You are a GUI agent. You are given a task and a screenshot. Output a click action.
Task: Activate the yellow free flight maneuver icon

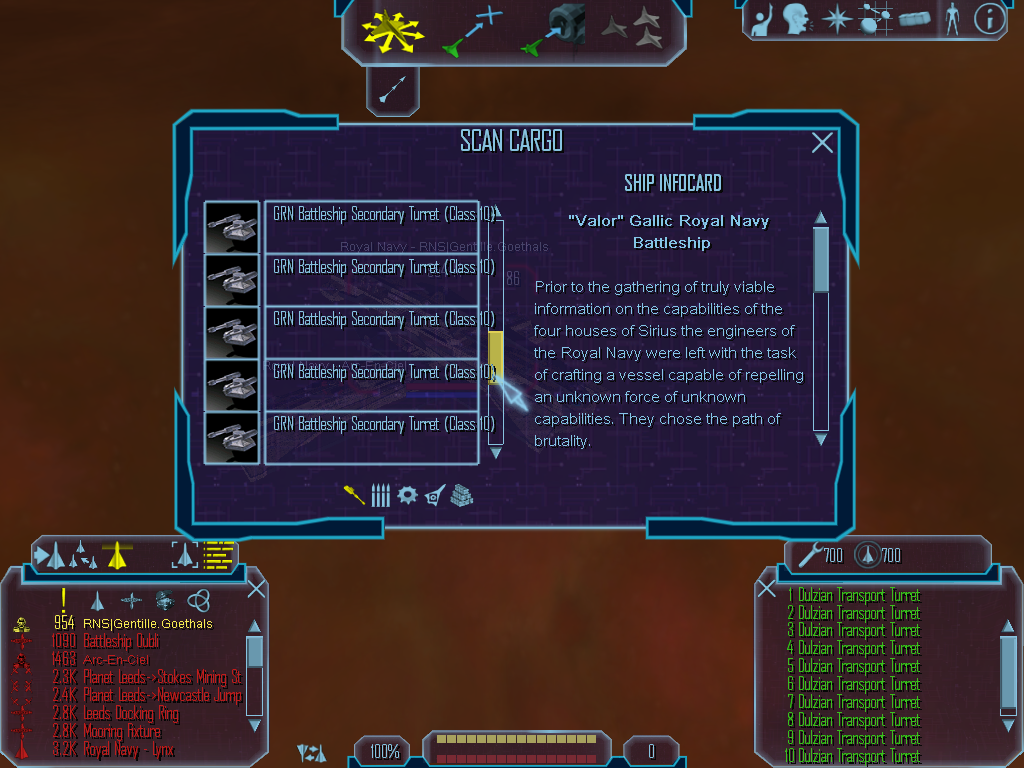(x=393, y=30)
